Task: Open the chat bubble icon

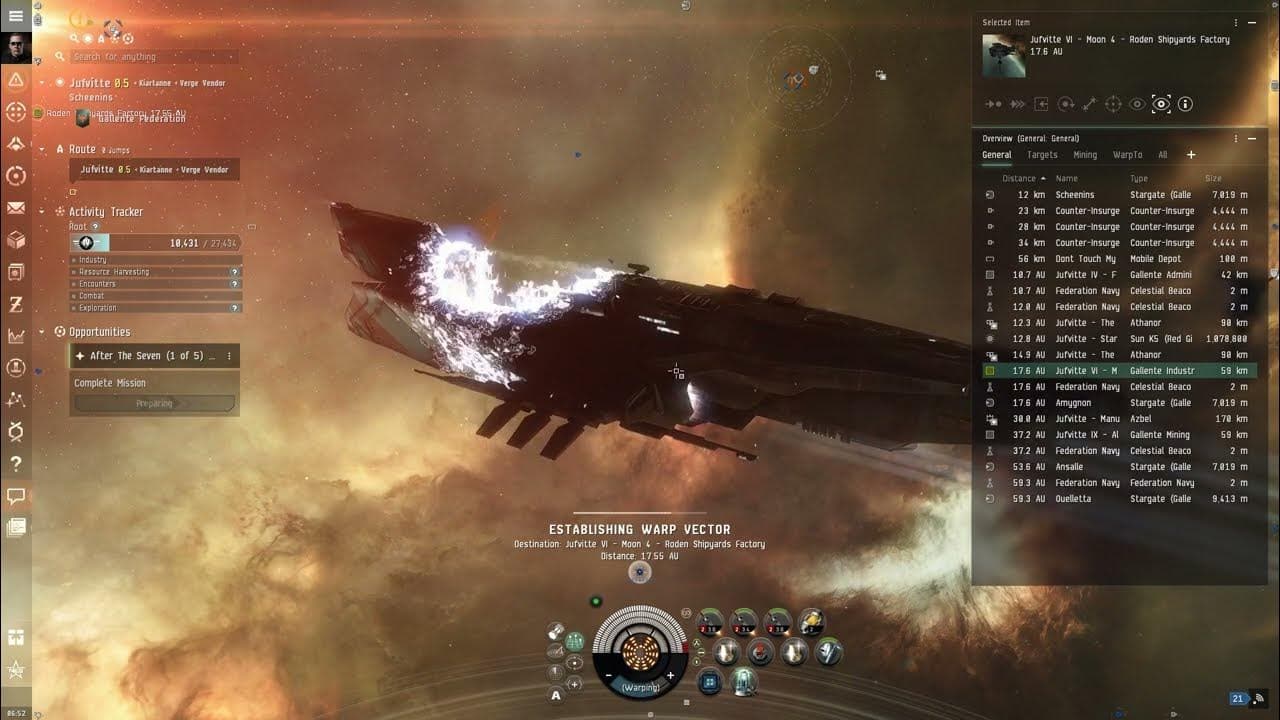Action: point(16,496)
